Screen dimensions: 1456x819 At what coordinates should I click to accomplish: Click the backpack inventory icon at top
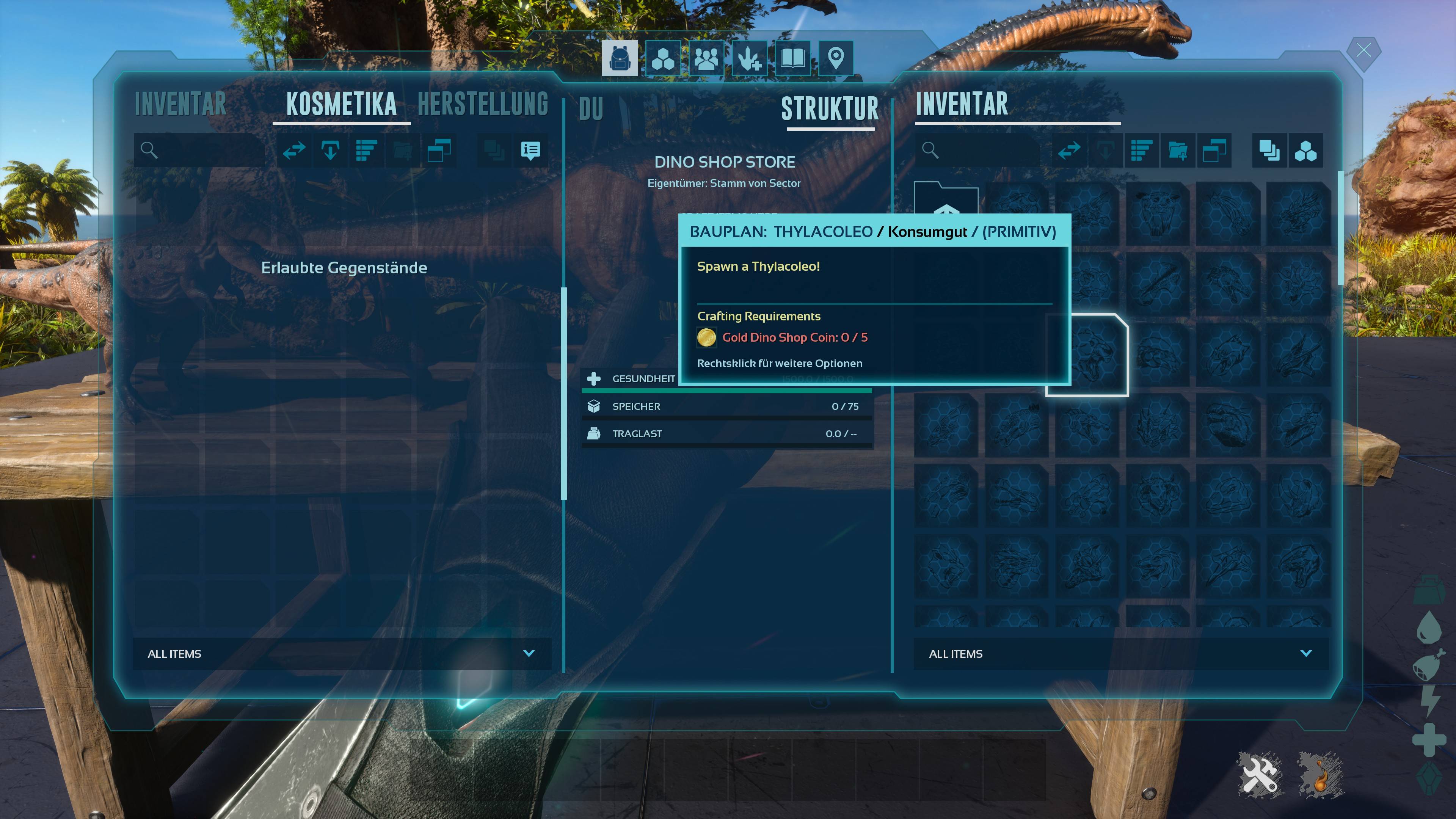point(620,58)
